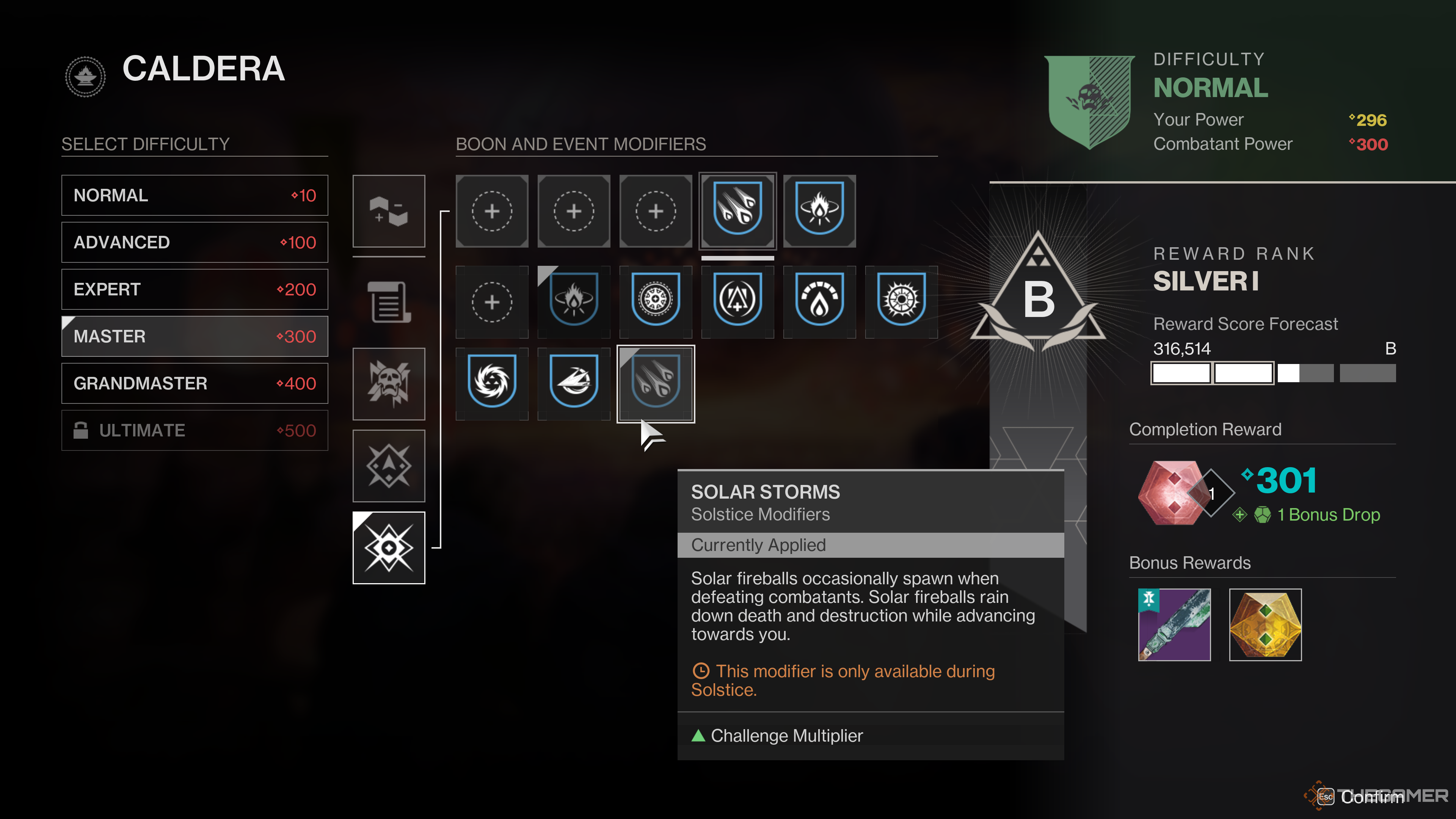Screen dimensions: 1456x819
Task: Select Master difficulty row
Action: click(x=195, y=336)
